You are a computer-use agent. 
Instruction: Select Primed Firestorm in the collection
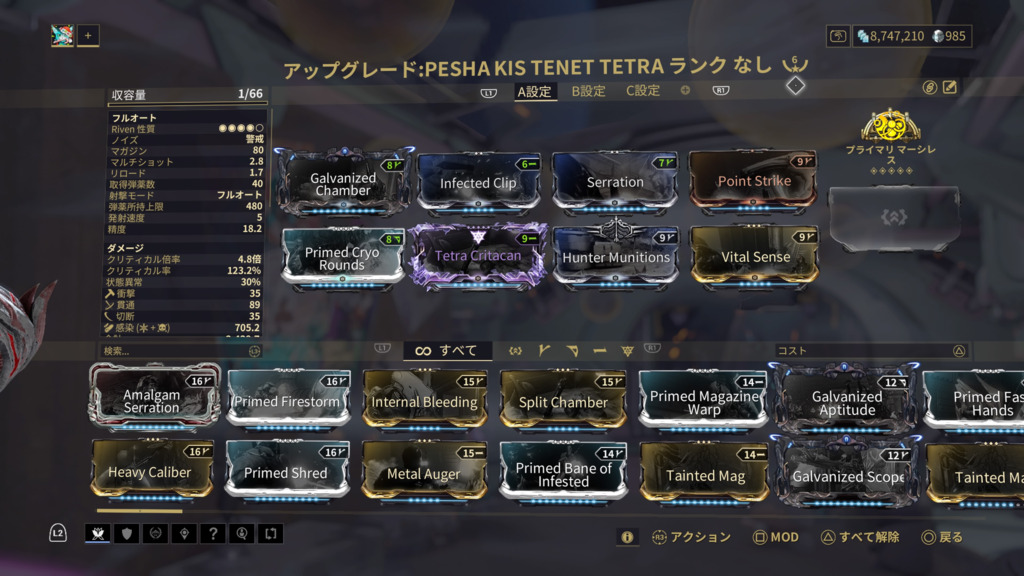(x=287, y=401)
